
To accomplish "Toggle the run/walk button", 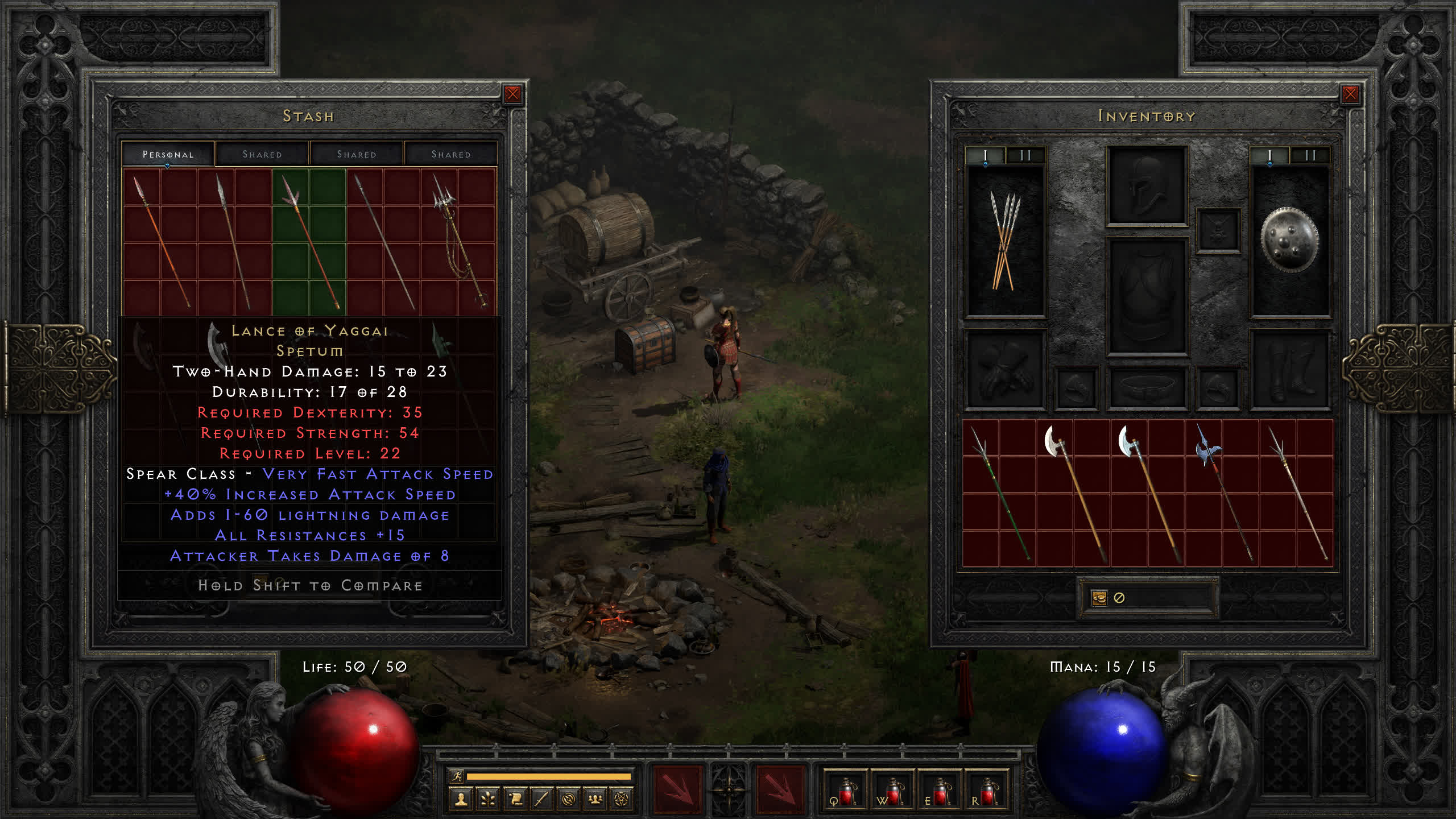I will point(457,776).
